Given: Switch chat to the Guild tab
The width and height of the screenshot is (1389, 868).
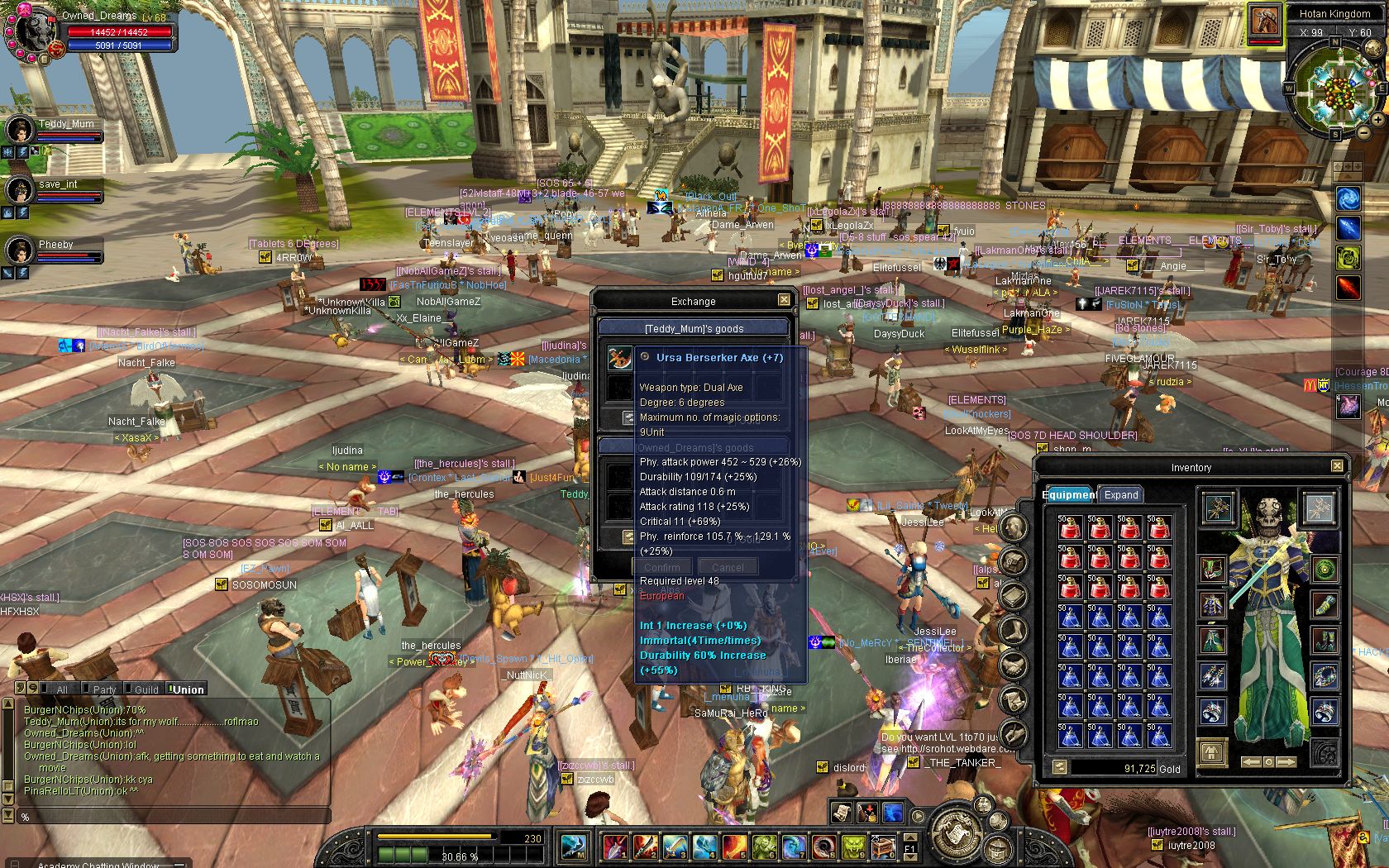Looking at the screenshot, I should coord(146,689).
